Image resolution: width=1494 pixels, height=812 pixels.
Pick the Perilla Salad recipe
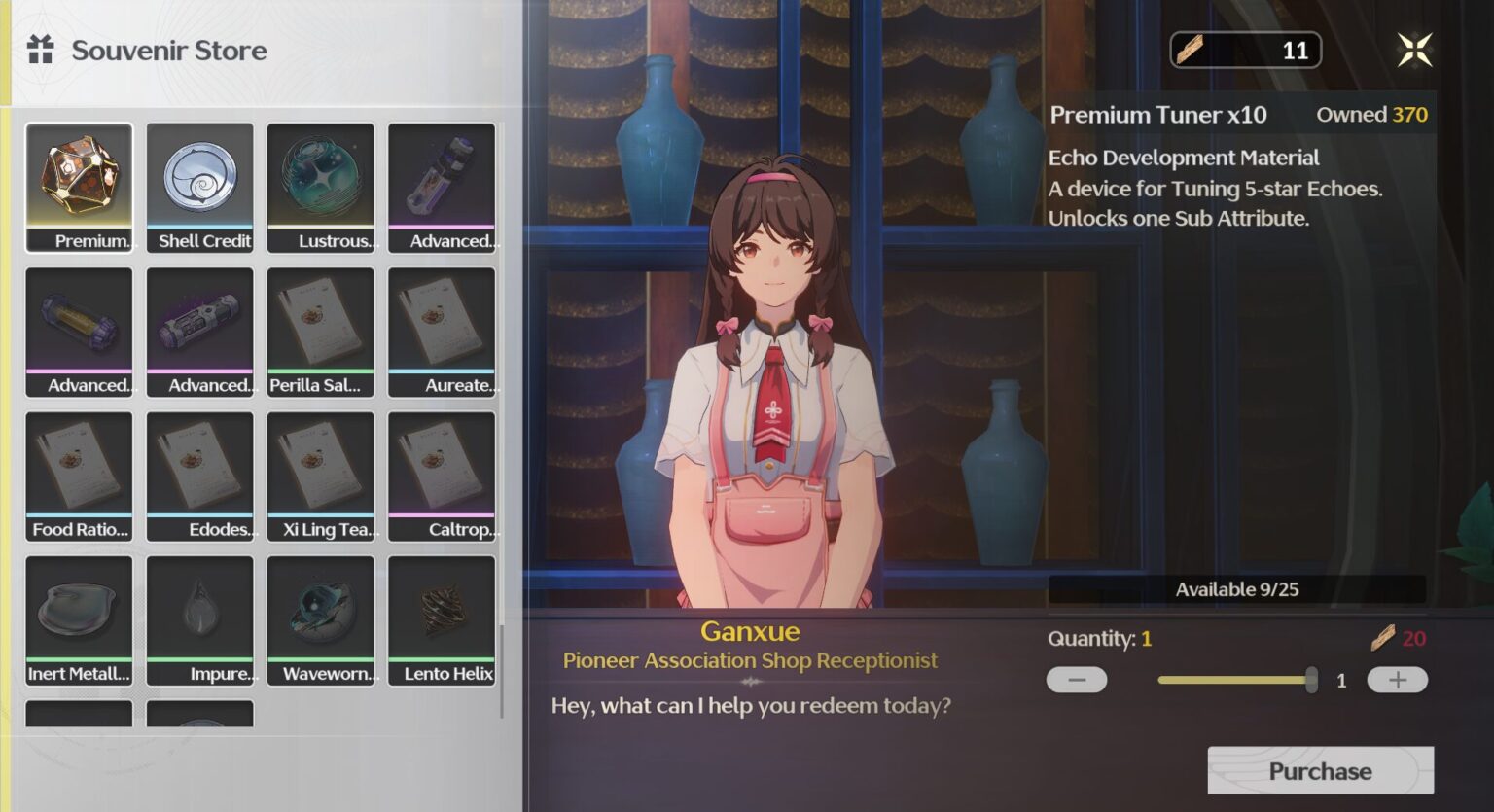[x=321, y=332]
